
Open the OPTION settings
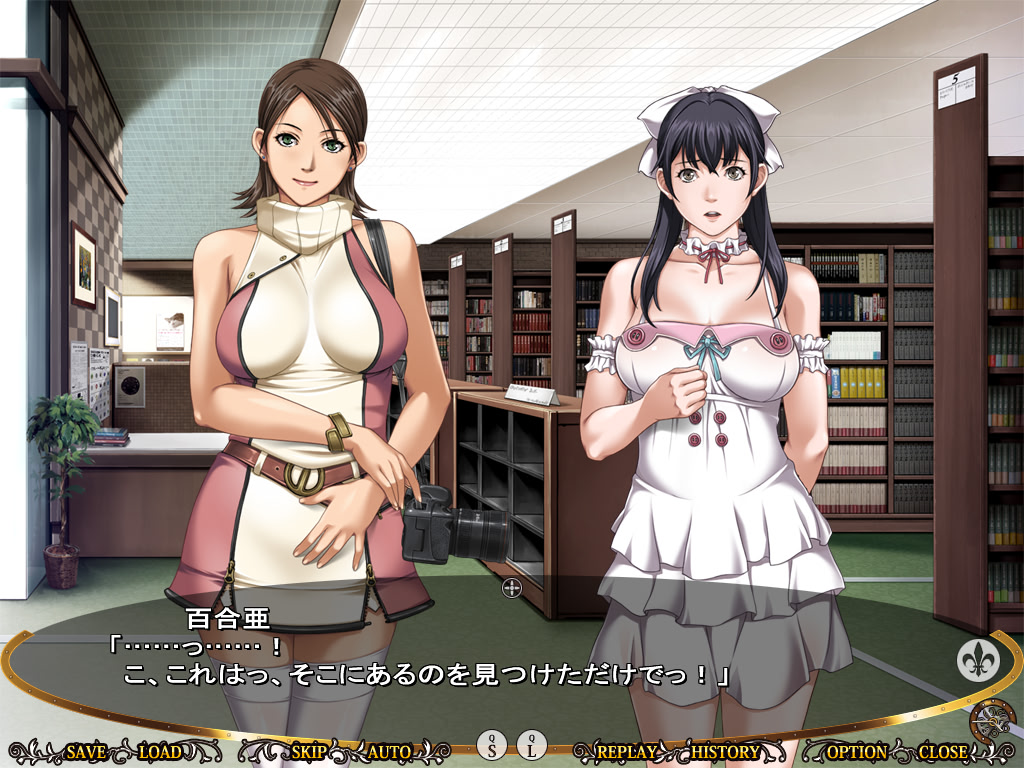pos(856,751)
